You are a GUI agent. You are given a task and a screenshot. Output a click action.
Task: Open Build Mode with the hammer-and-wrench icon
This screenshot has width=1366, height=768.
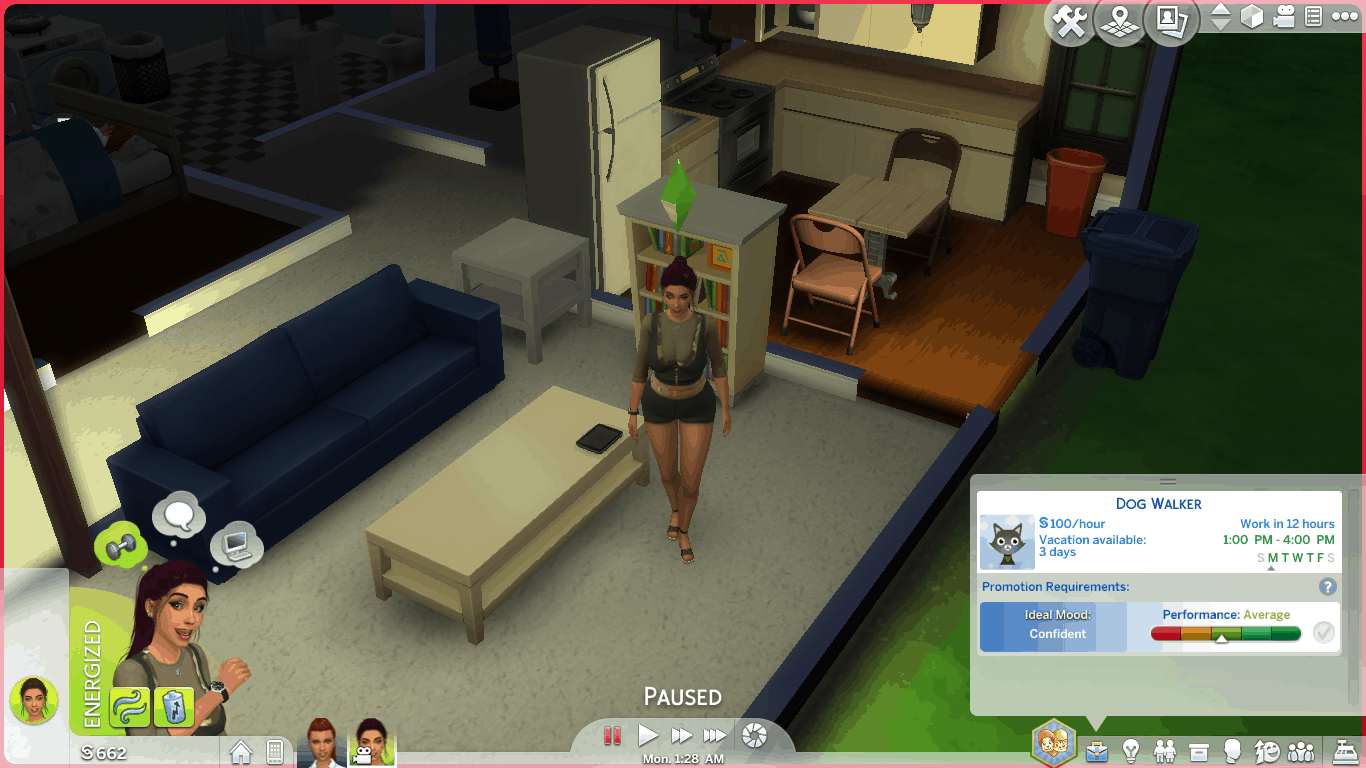coord(1070,21)
